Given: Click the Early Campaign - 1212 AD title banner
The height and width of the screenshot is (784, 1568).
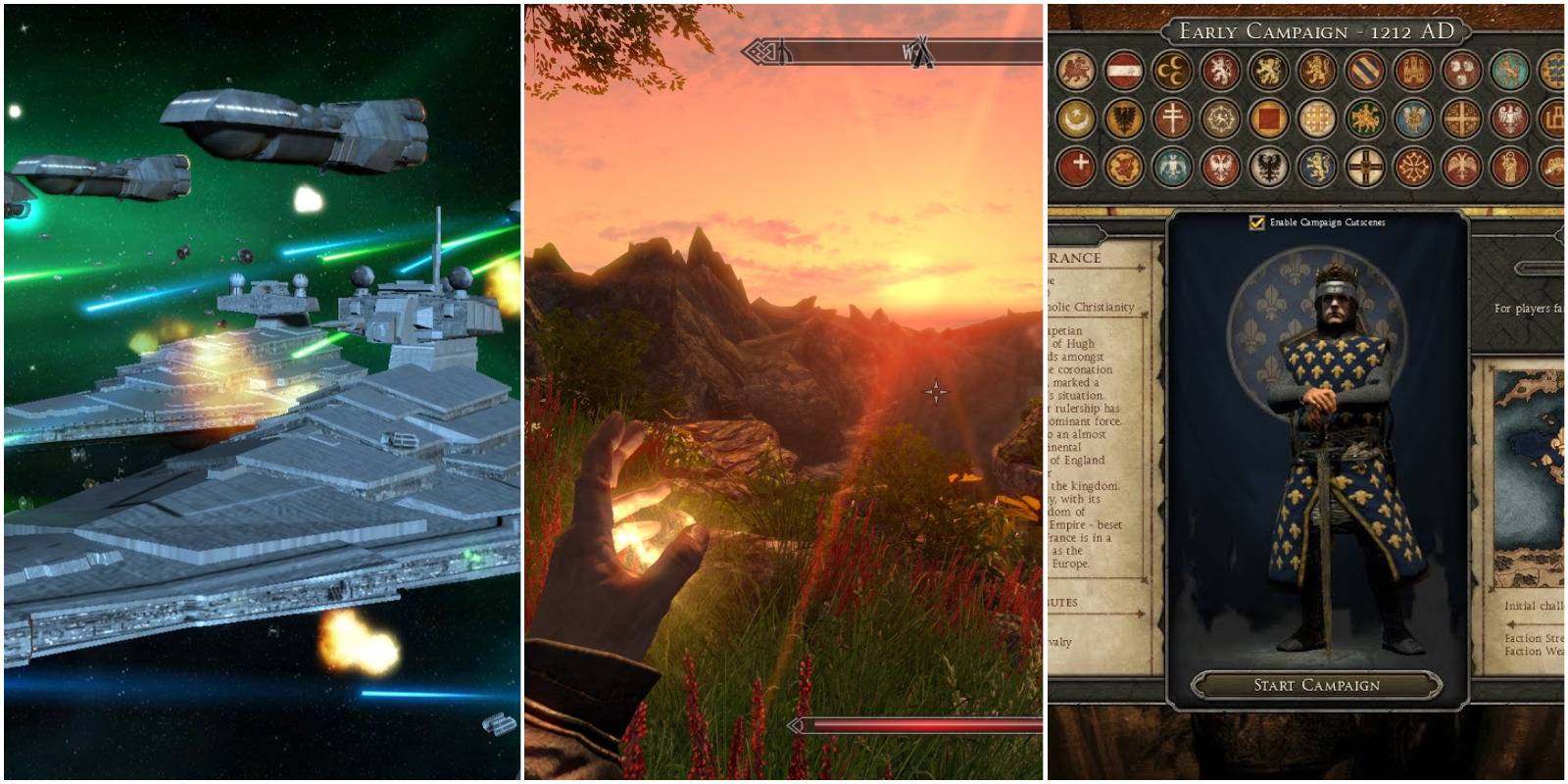Looking at the screenshot, I should 1318,31.
